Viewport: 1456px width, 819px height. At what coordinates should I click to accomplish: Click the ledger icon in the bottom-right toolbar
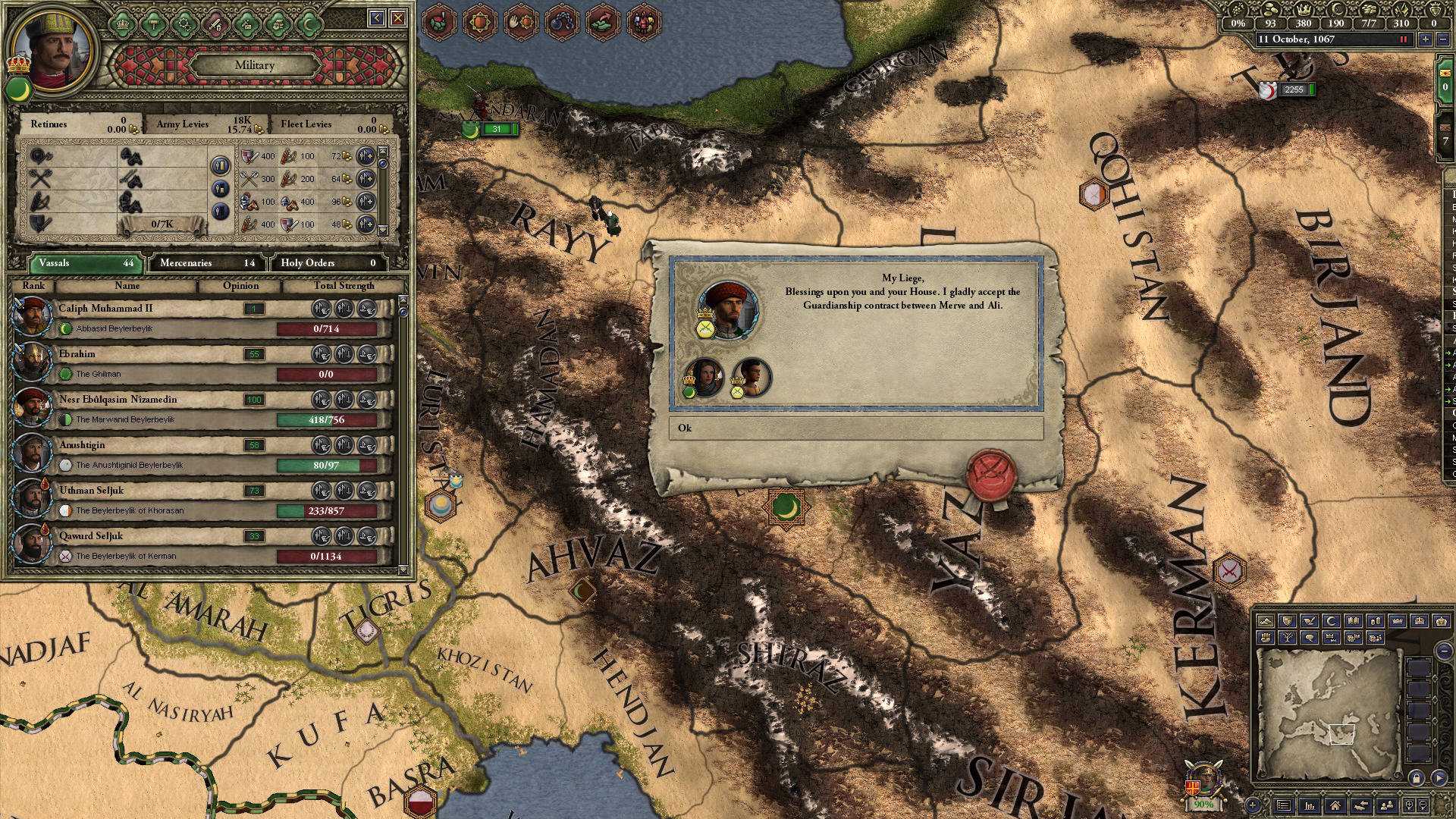point(1283,805)
